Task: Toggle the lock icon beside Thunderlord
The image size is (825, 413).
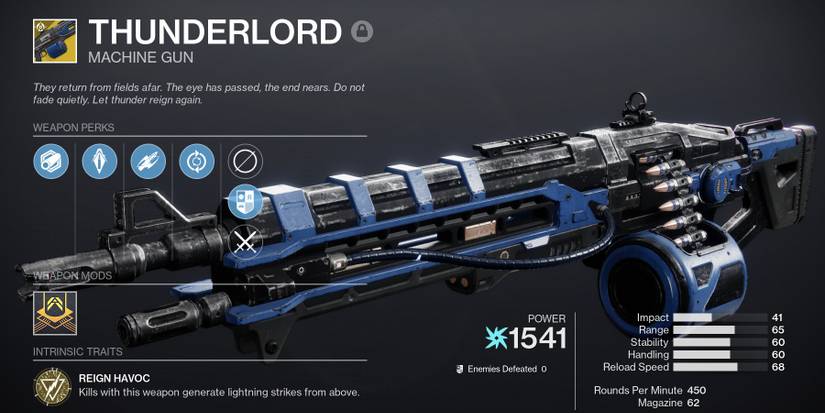Action: click(361, 32)
